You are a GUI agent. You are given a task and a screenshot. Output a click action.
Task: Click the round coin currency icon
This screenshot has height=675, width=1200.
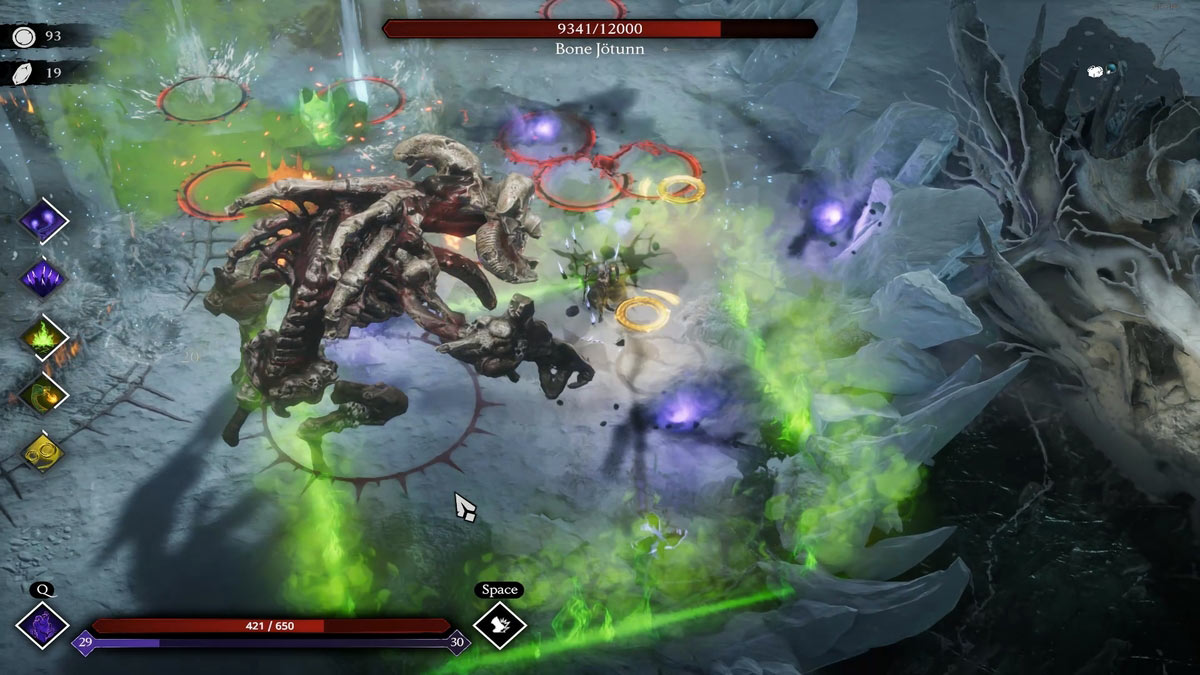tap(24, 36)
